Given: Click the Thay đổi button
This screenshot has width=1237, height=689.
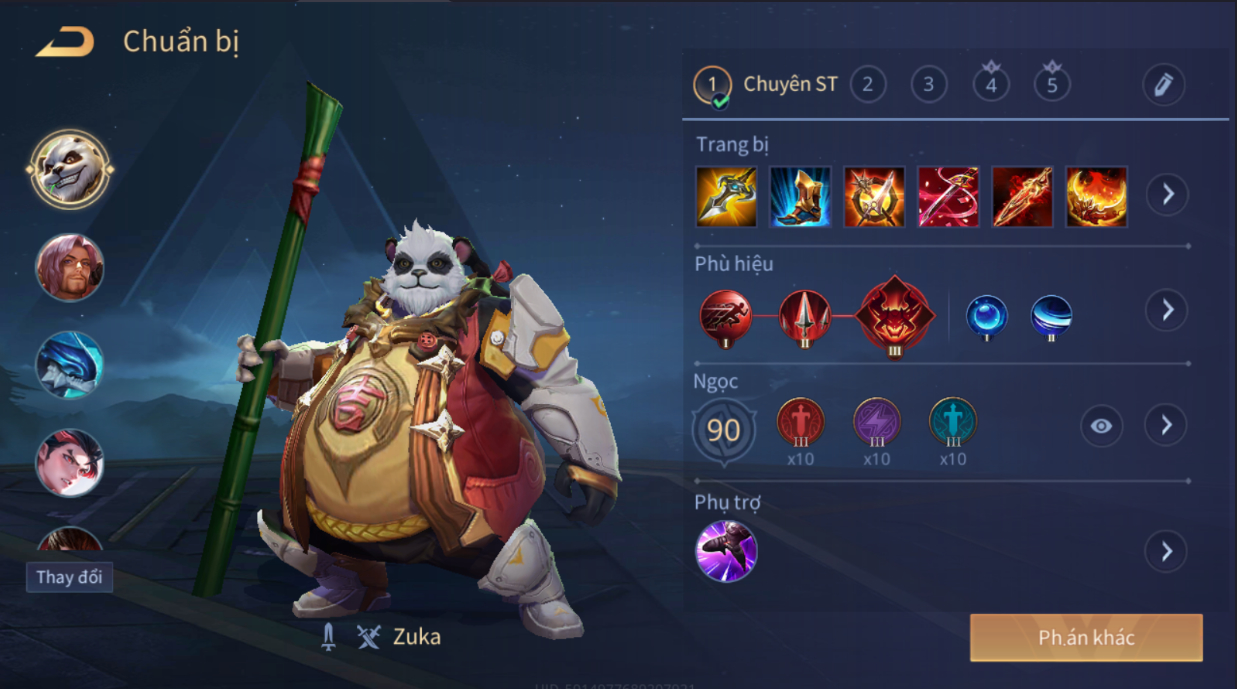Looking at the screenshot, I should (69, 577).
